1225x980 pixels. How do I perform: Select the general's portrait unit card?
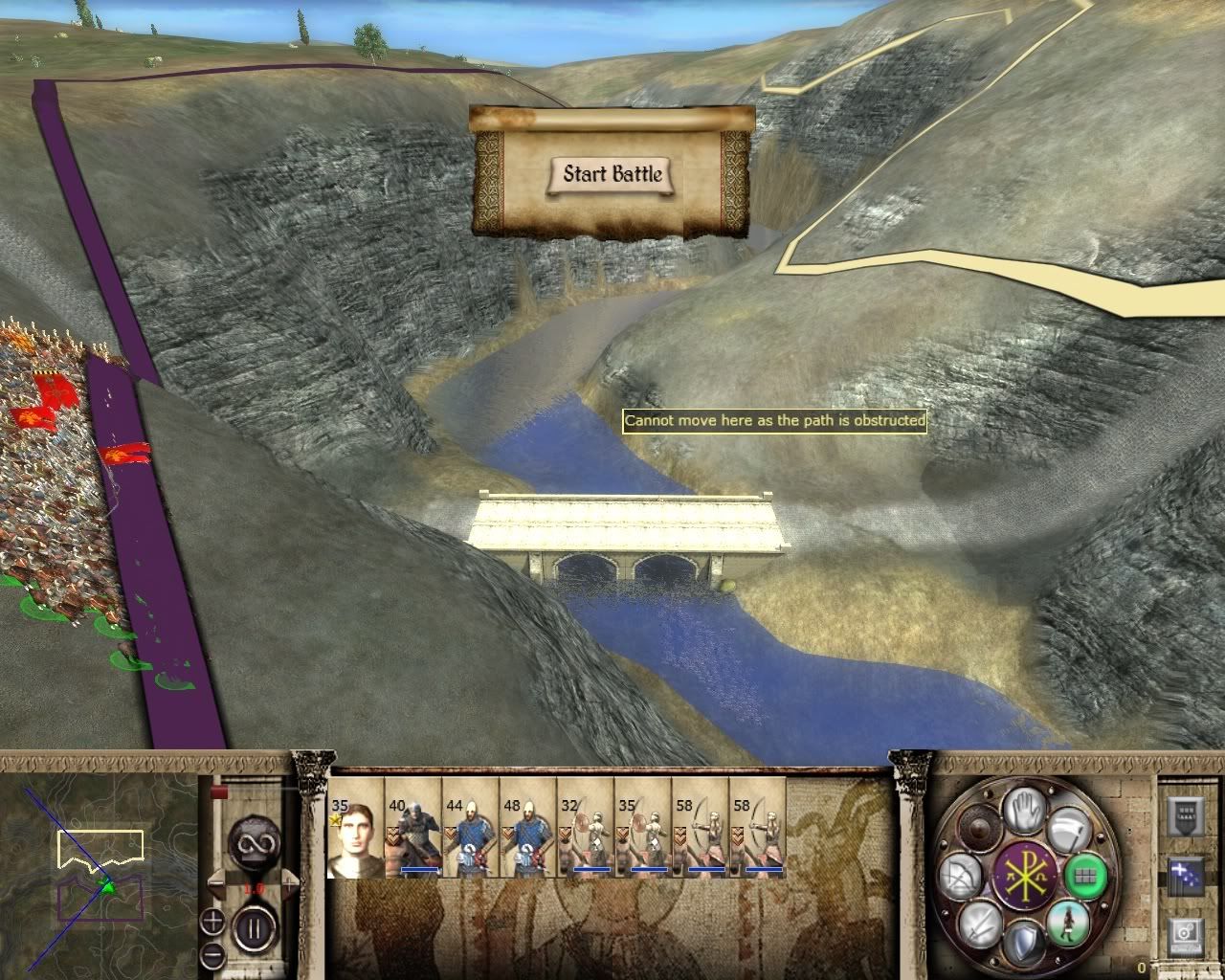[356, 828]
